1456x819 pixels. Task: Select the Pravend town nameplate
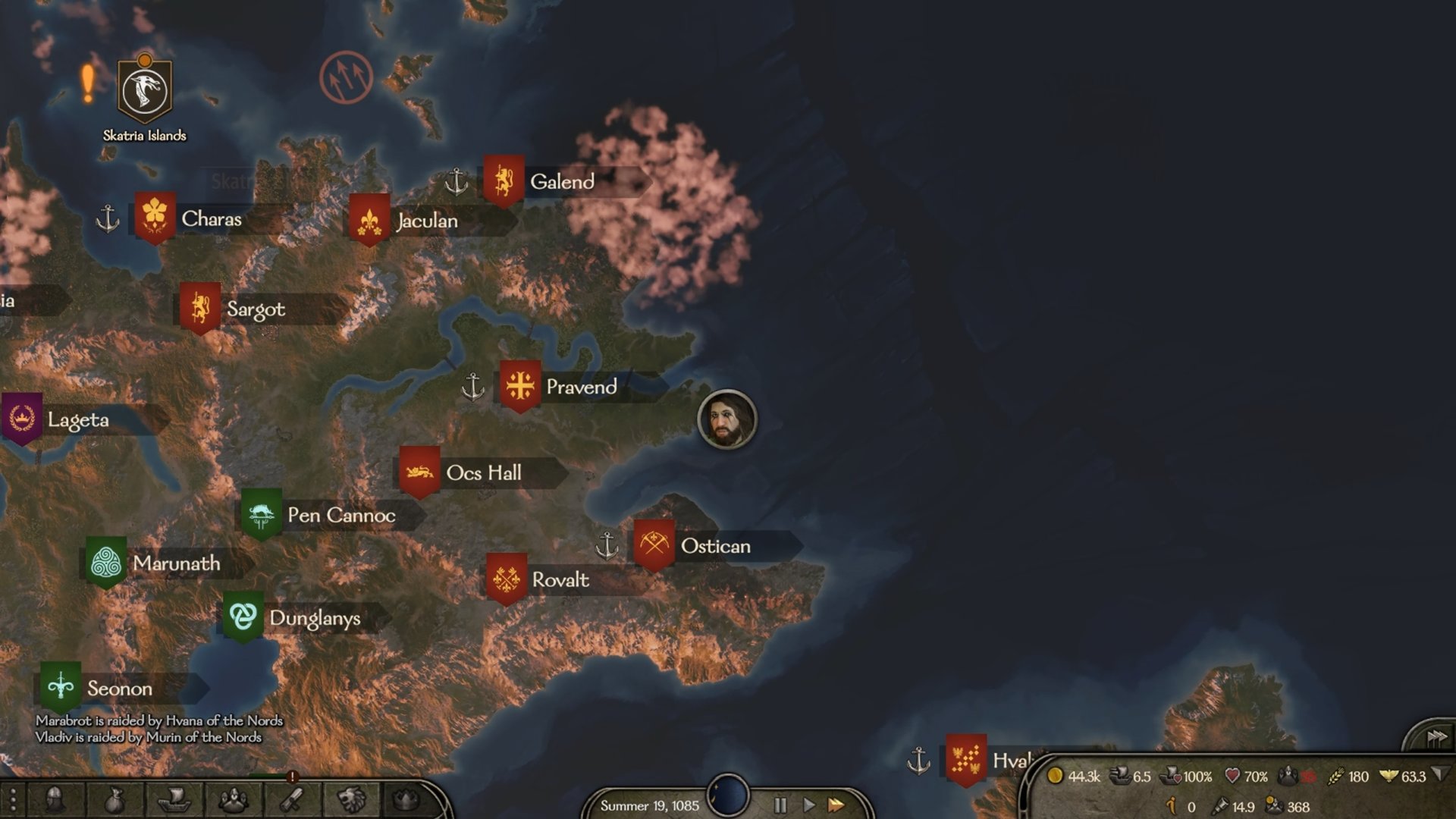580,388
